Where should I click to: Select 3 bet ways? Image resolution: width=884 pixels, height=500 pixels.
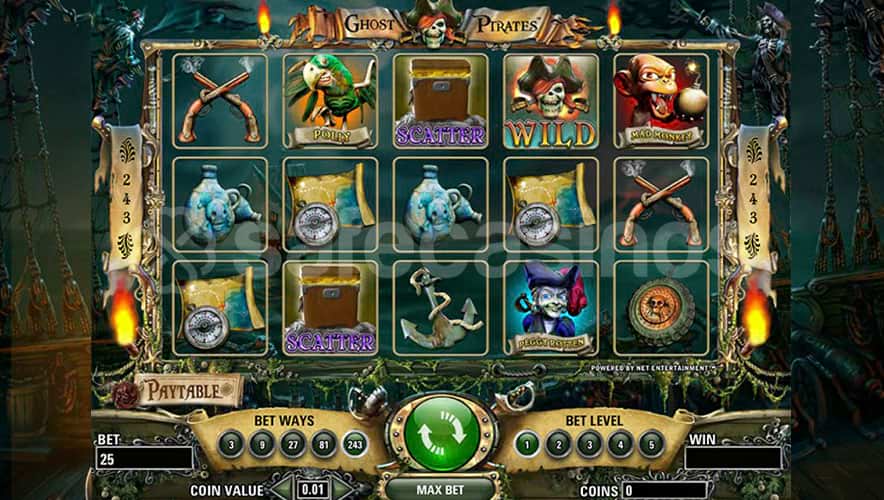tap(232, 444)
